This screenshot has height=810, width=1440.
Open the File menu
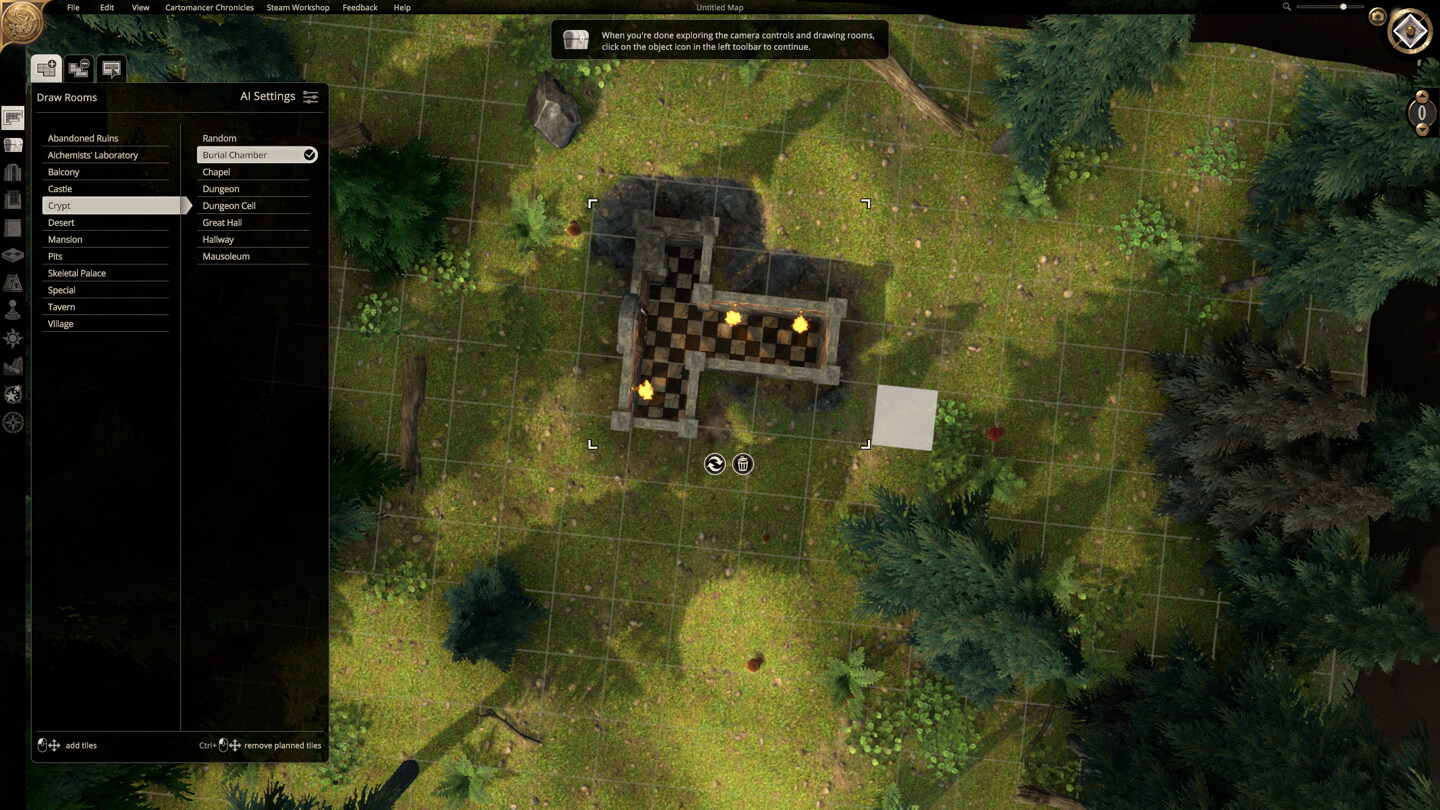(73, 7)
